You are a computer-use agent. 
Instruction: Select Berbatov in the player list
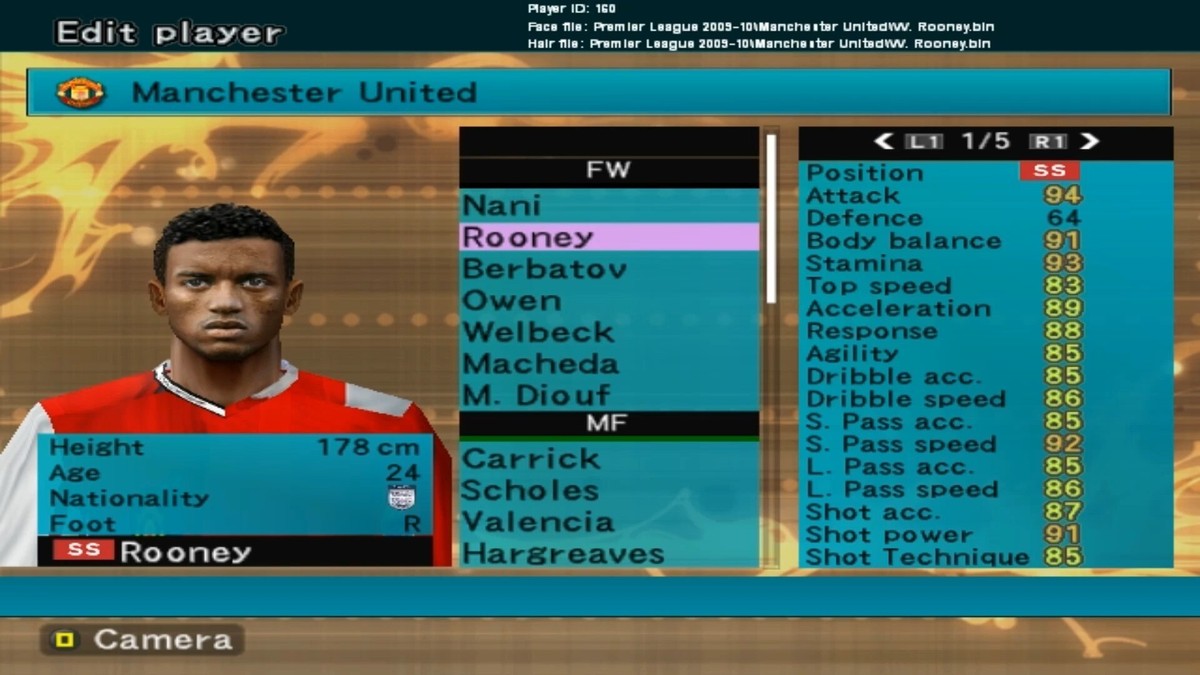click(x=545, y=269)
